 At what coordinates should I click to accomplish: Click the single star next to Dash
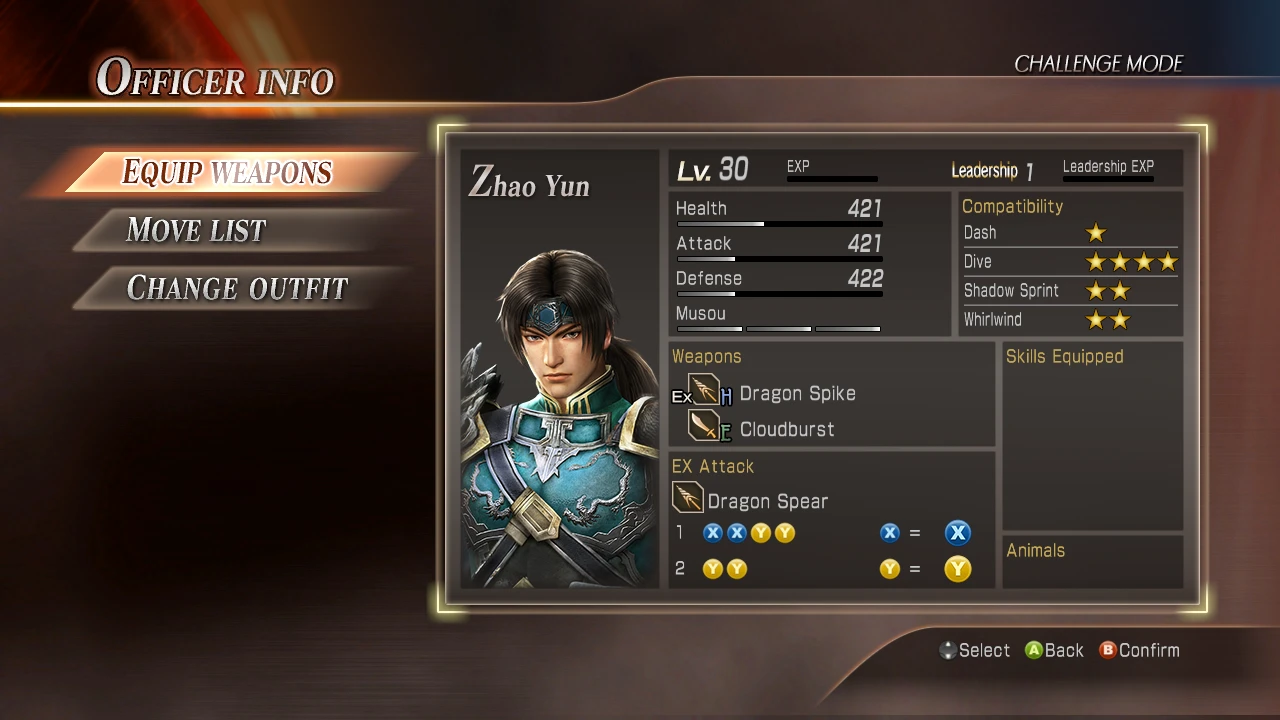[1096, 232]
